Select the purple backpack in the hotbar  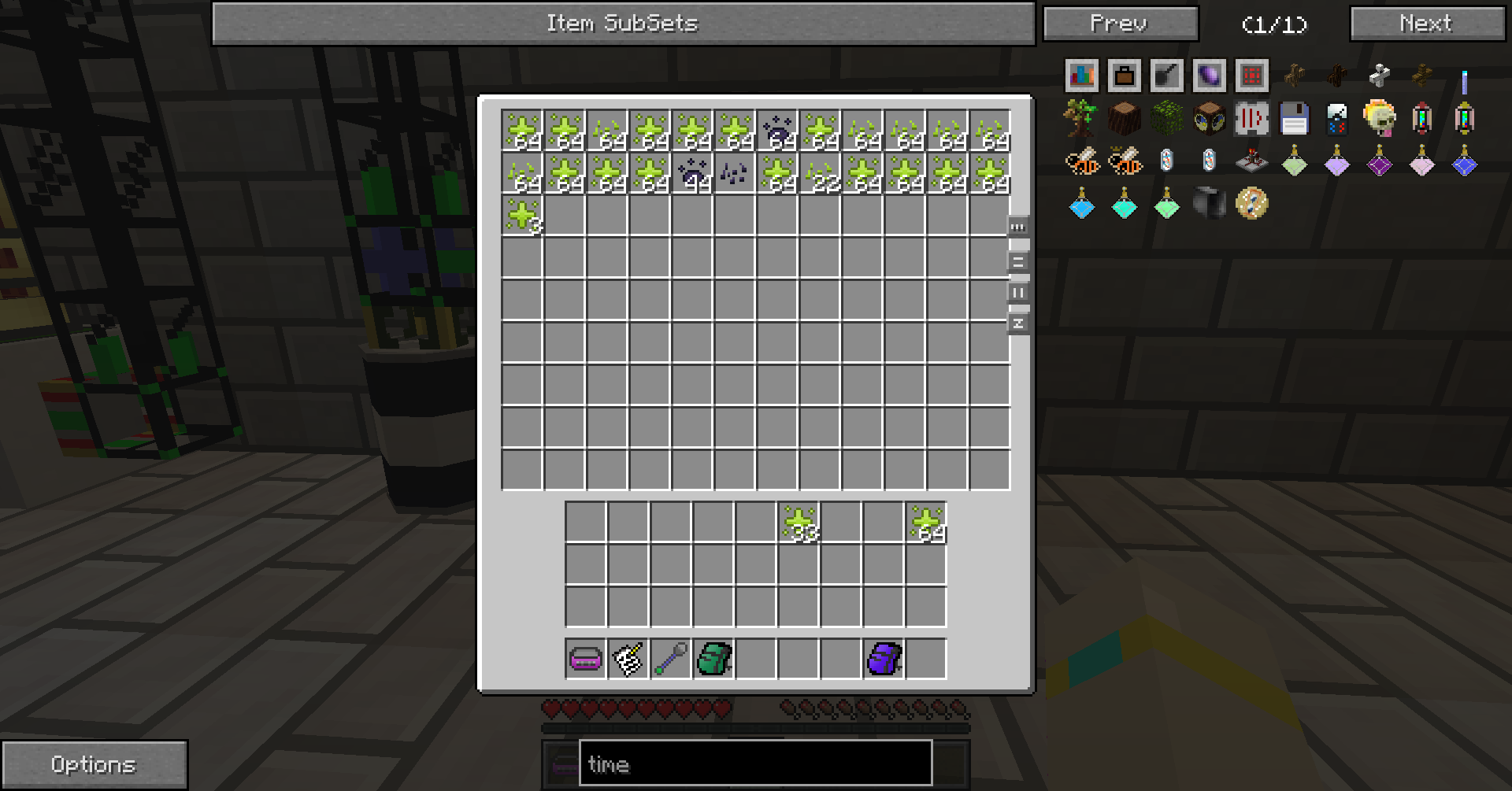884,659
